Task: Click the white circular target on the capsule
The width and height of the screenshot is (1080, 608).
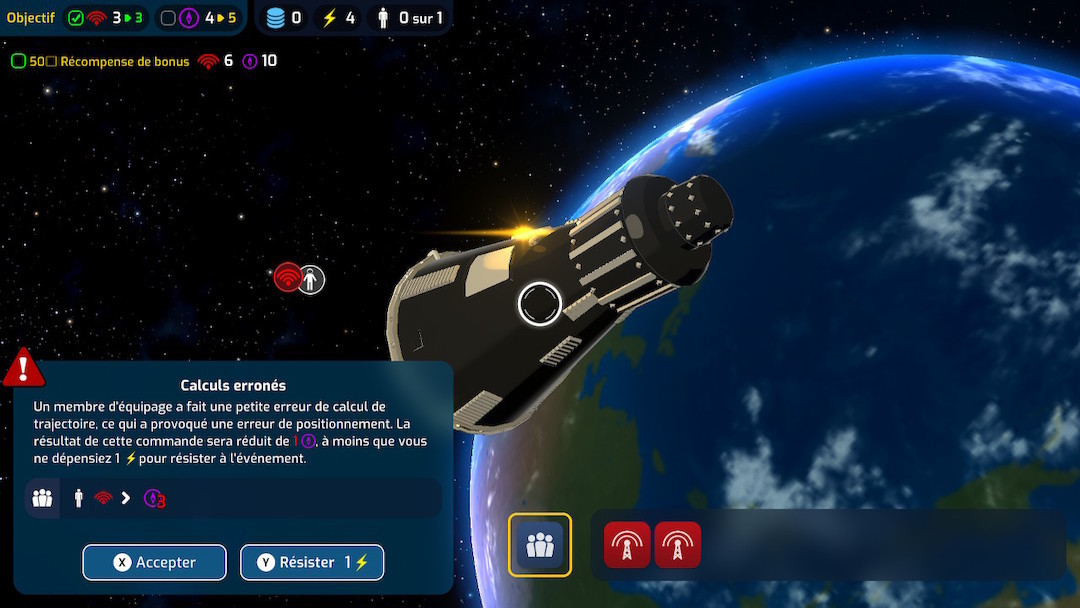Action: pyautogui.click(x=540, y=304)
